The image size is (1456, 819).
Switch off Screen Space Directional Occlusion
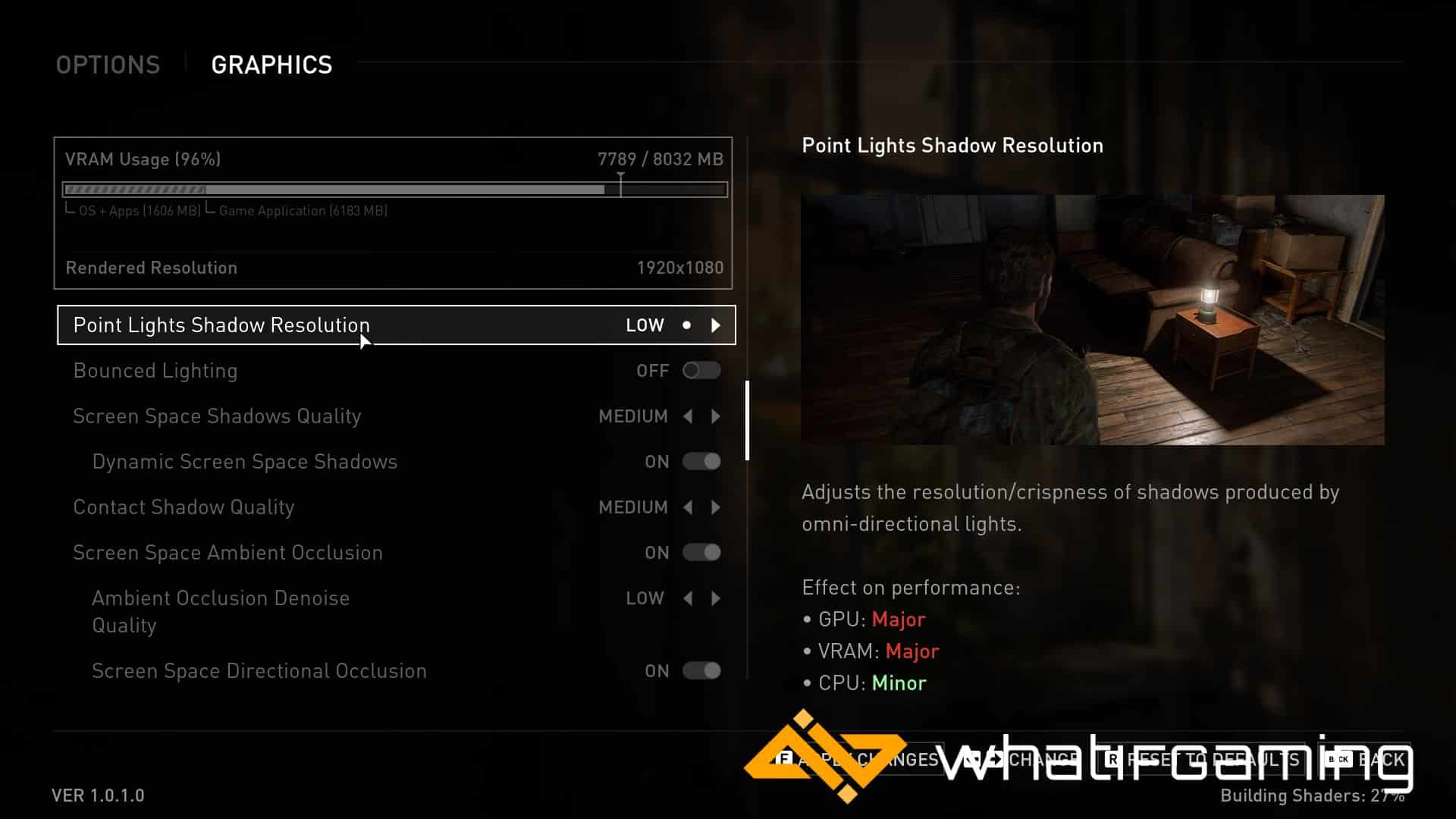701,671
